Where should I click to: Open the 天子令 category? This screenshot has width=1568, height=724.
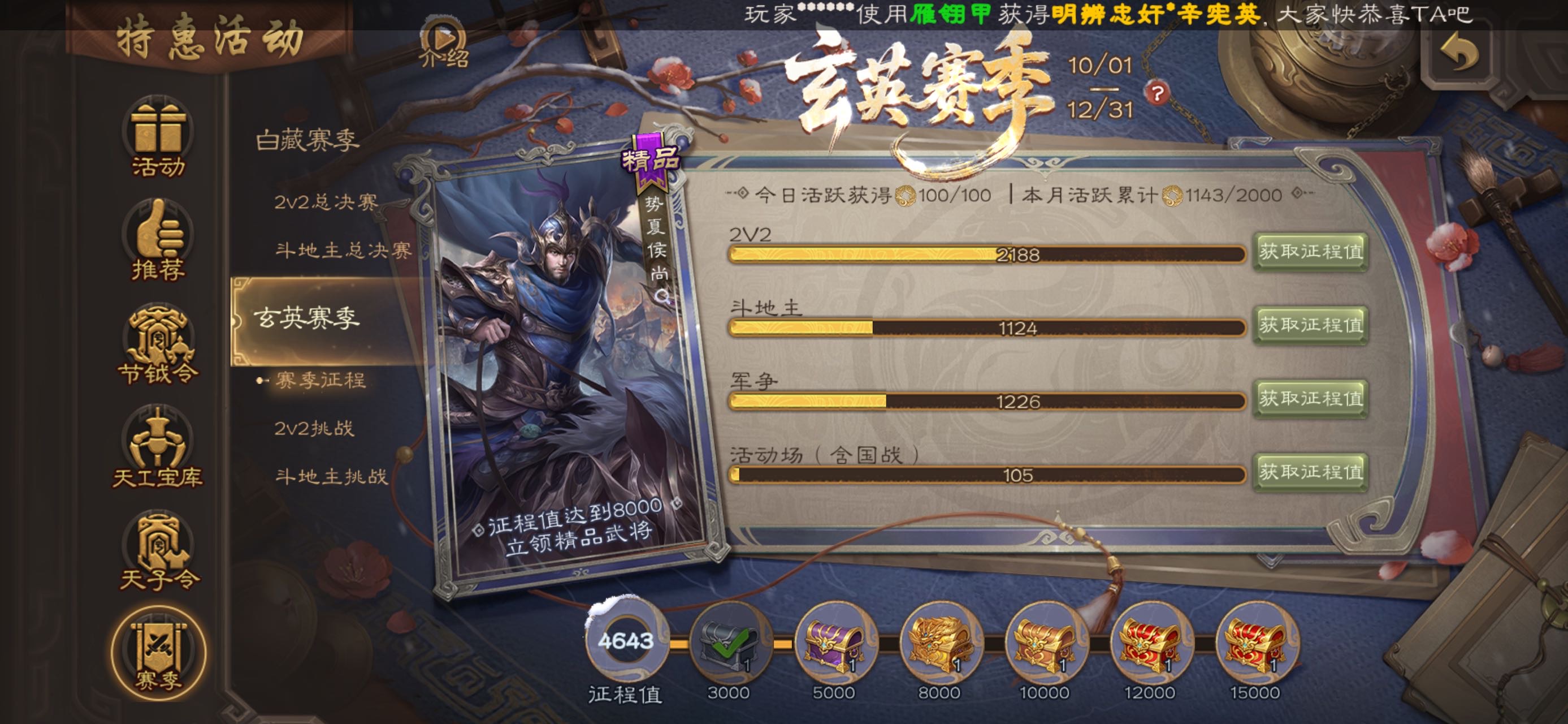tap(158, 552)
